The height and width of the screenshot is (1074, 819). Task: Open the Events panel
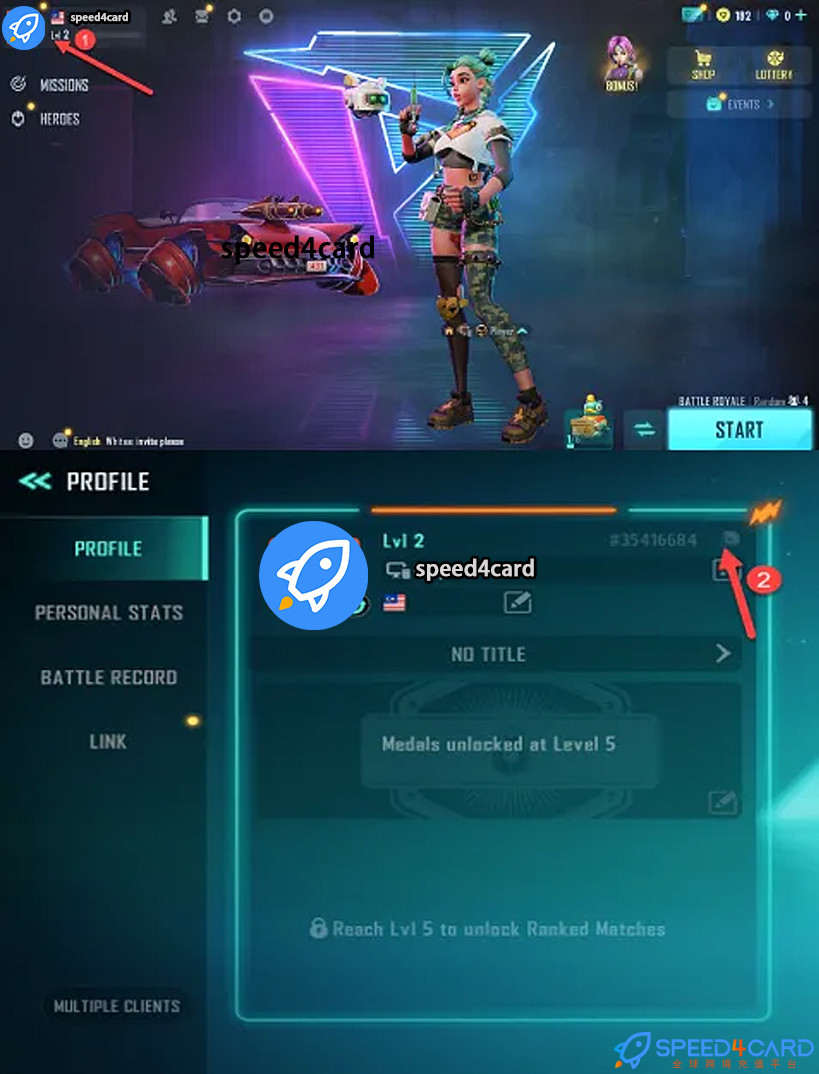pos(741,104)
